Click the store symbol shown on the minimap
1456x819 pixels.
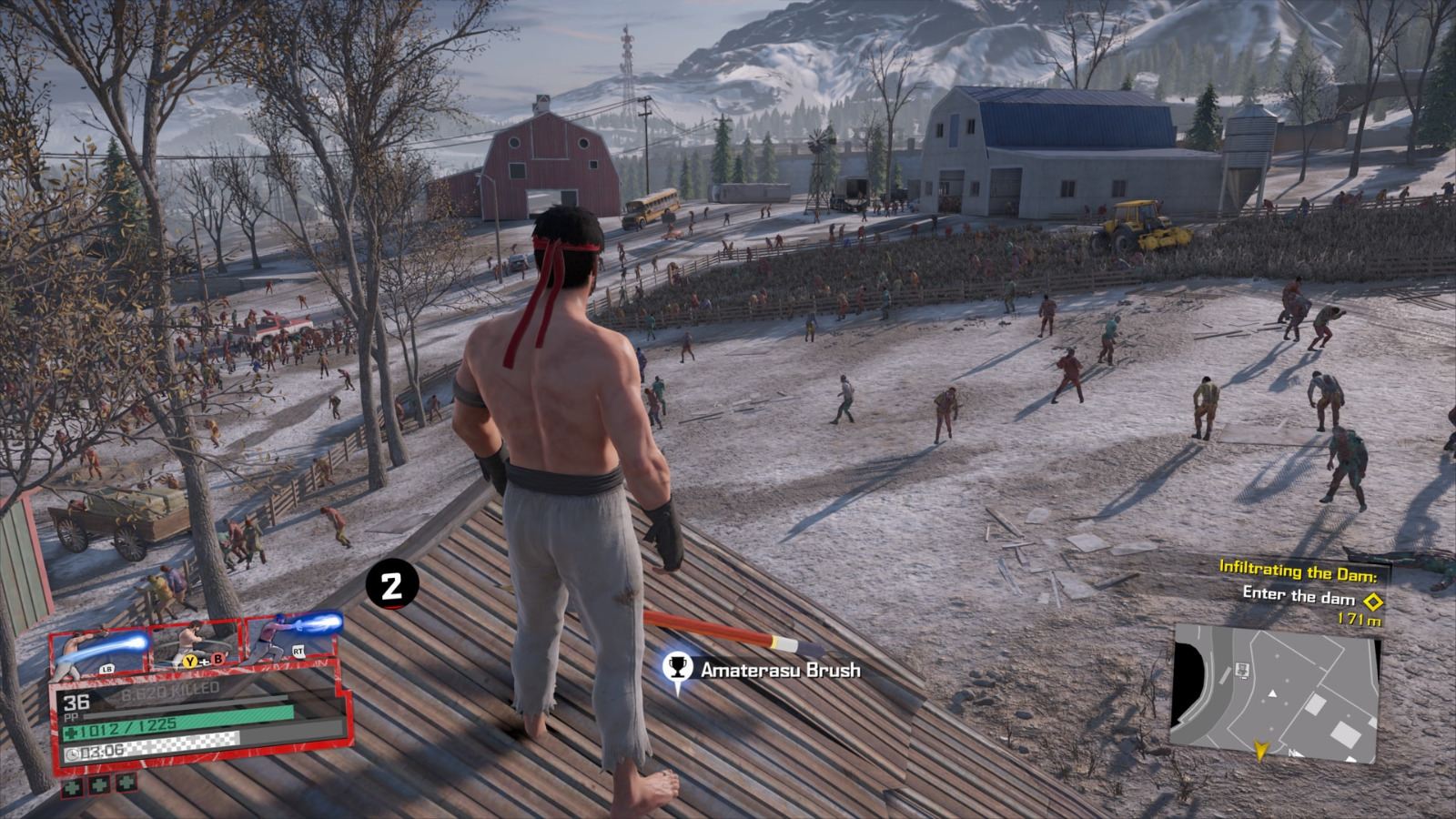(1242, 671)
